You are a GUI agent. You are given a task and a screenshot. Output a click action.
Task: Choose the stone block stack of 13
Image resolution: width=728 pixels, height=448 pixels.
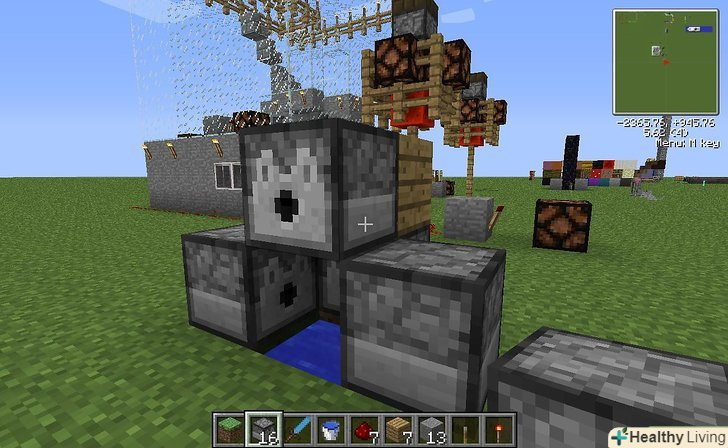point(431,430)
